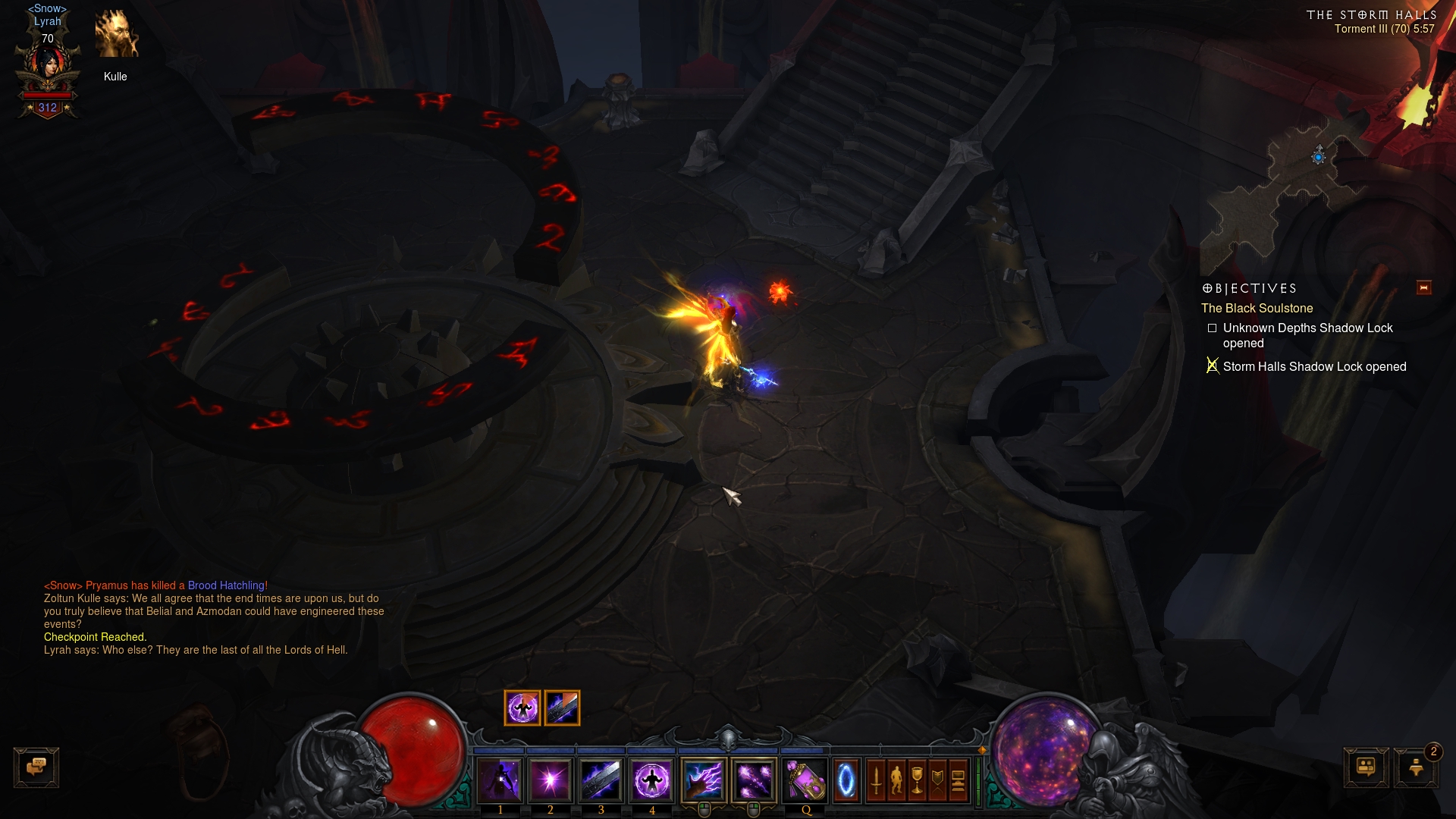The image size is (1456, 819).
Task: Open the skills menu sword icon
Action: [x=876, y=780]
